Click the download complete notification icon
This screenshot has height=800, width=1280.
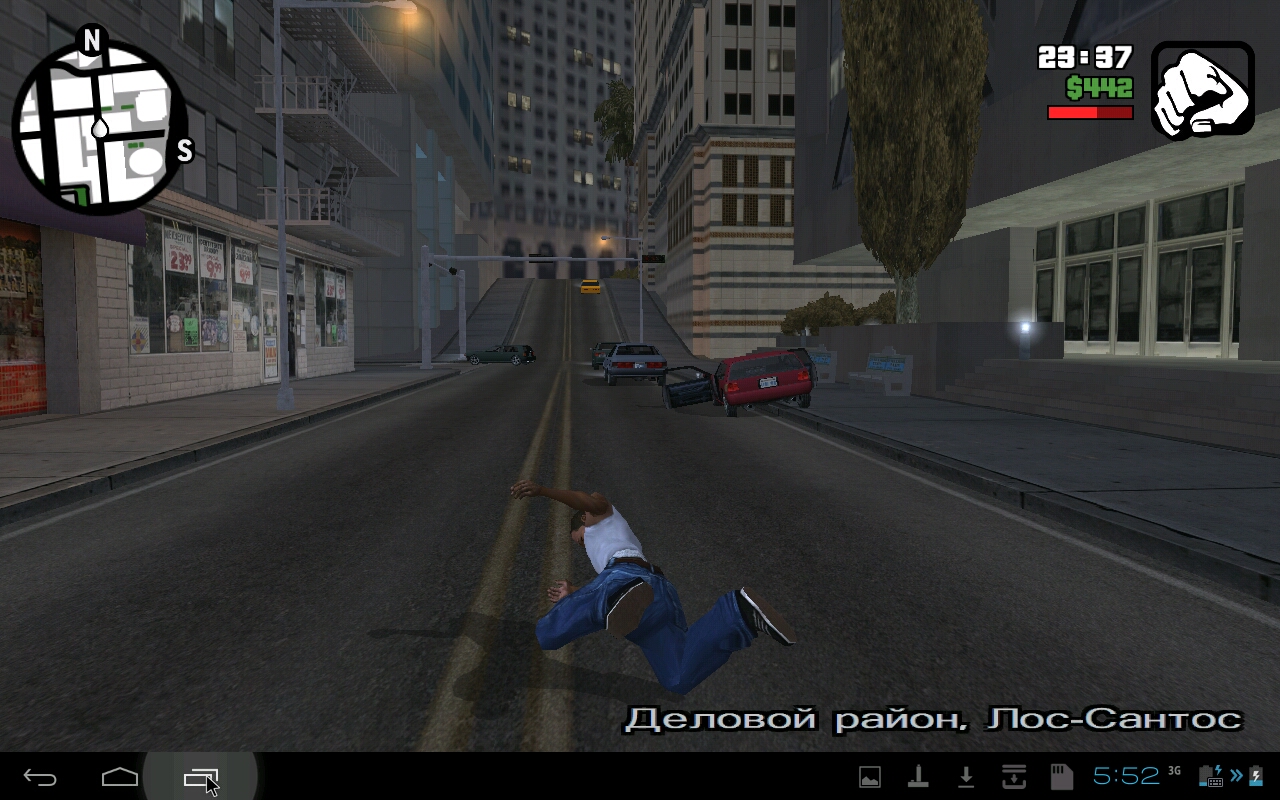pos(966,777)
